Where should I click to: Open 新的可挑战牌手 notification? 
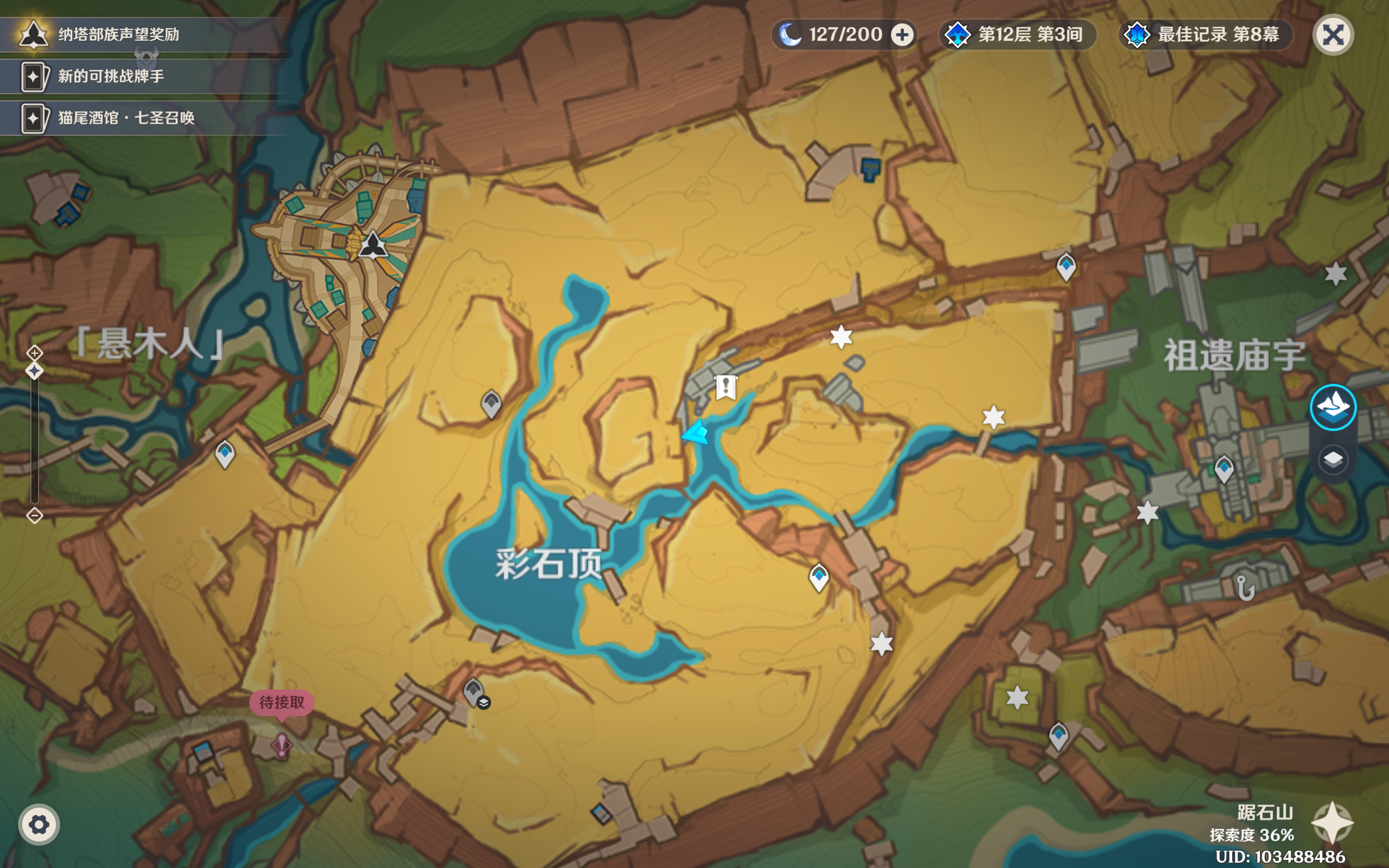click(111, 76)
